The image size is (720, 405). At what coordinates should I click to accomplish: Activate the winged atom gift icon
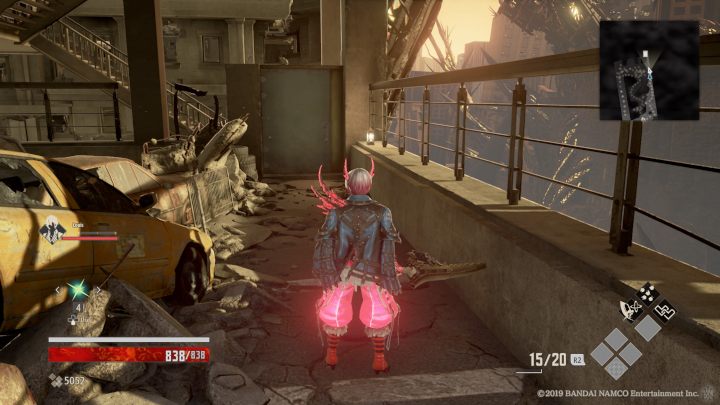[x=631, y=310]
